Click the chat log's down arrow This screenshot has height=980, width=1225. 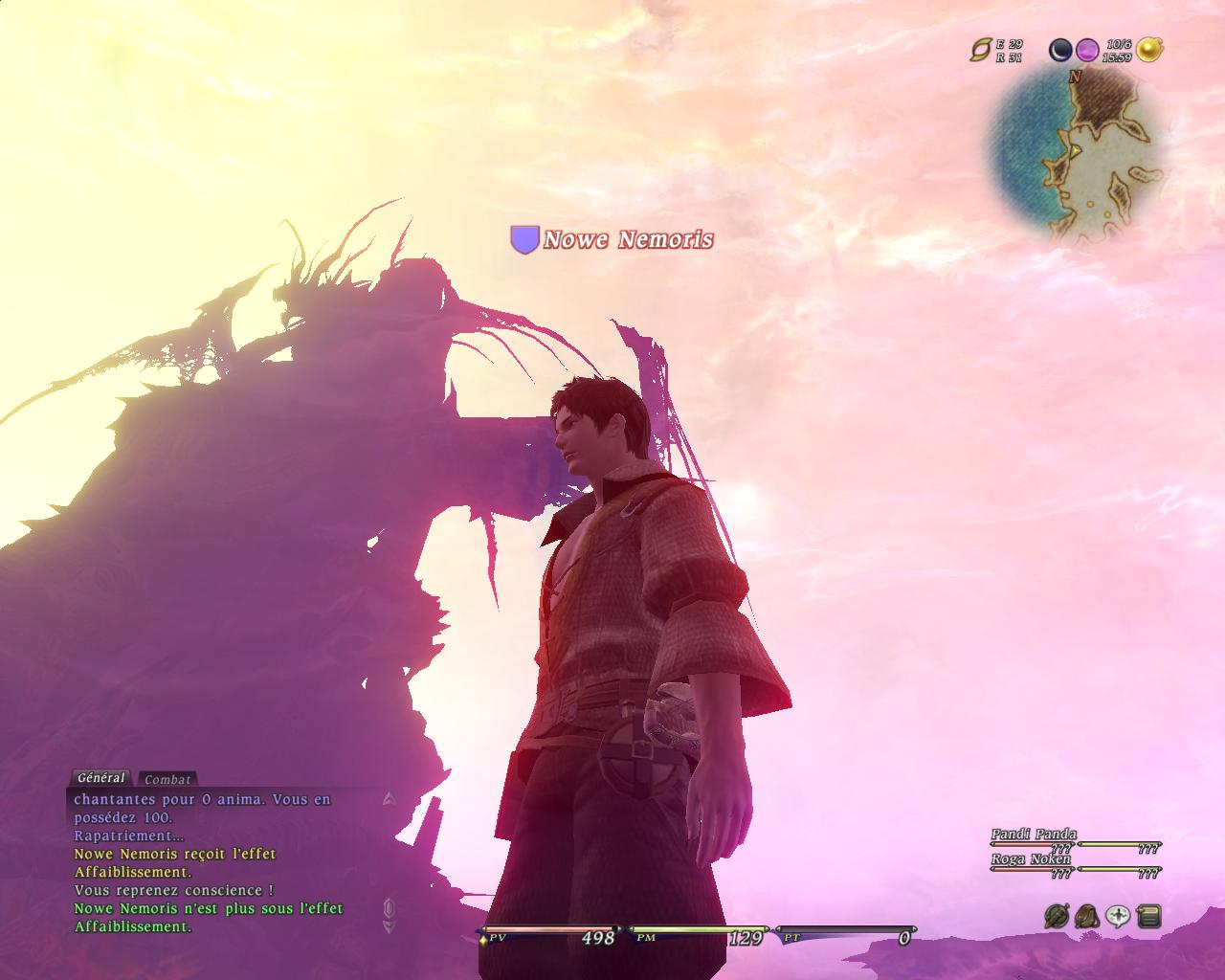(x=389, y=926)
